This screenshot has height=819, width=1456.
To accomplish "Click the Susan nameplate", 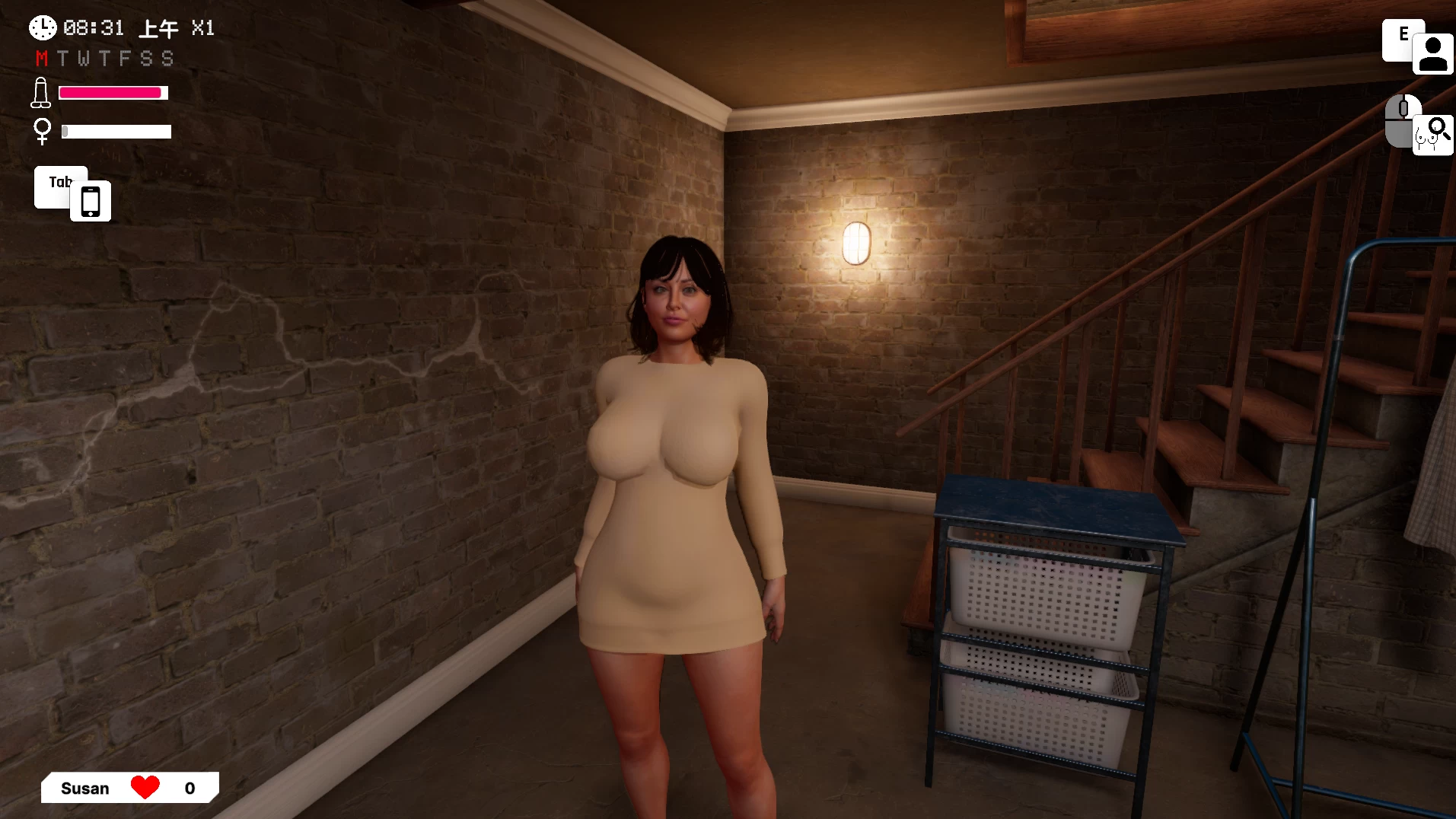I will pos(85,788).
